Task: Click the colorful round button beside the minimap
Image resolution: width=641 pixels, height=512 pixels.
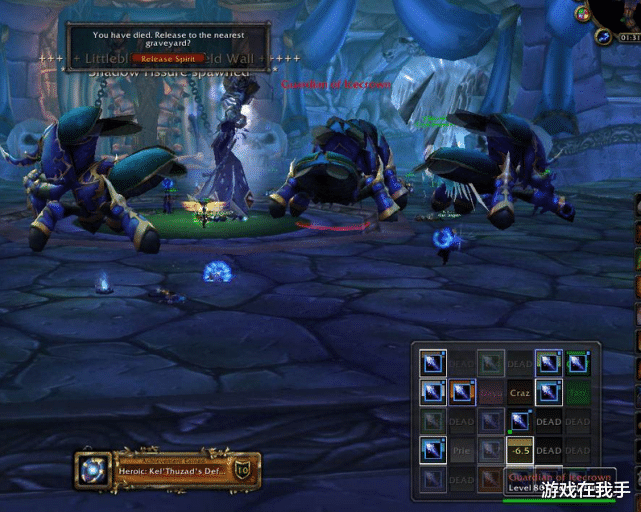Action: (x=583, y=14)
